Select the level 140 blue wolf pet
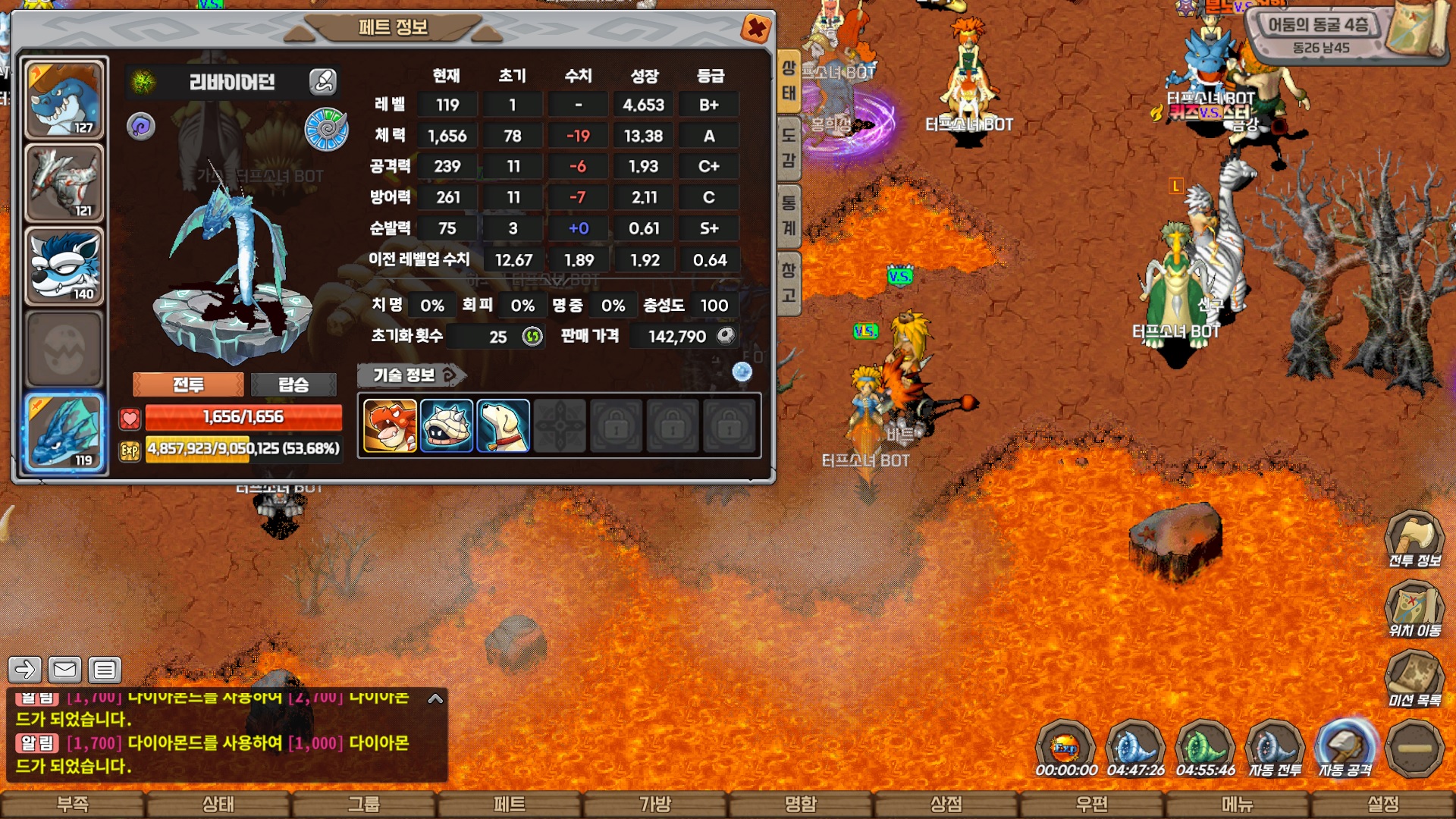1456x819 pixels. [64, 266]
